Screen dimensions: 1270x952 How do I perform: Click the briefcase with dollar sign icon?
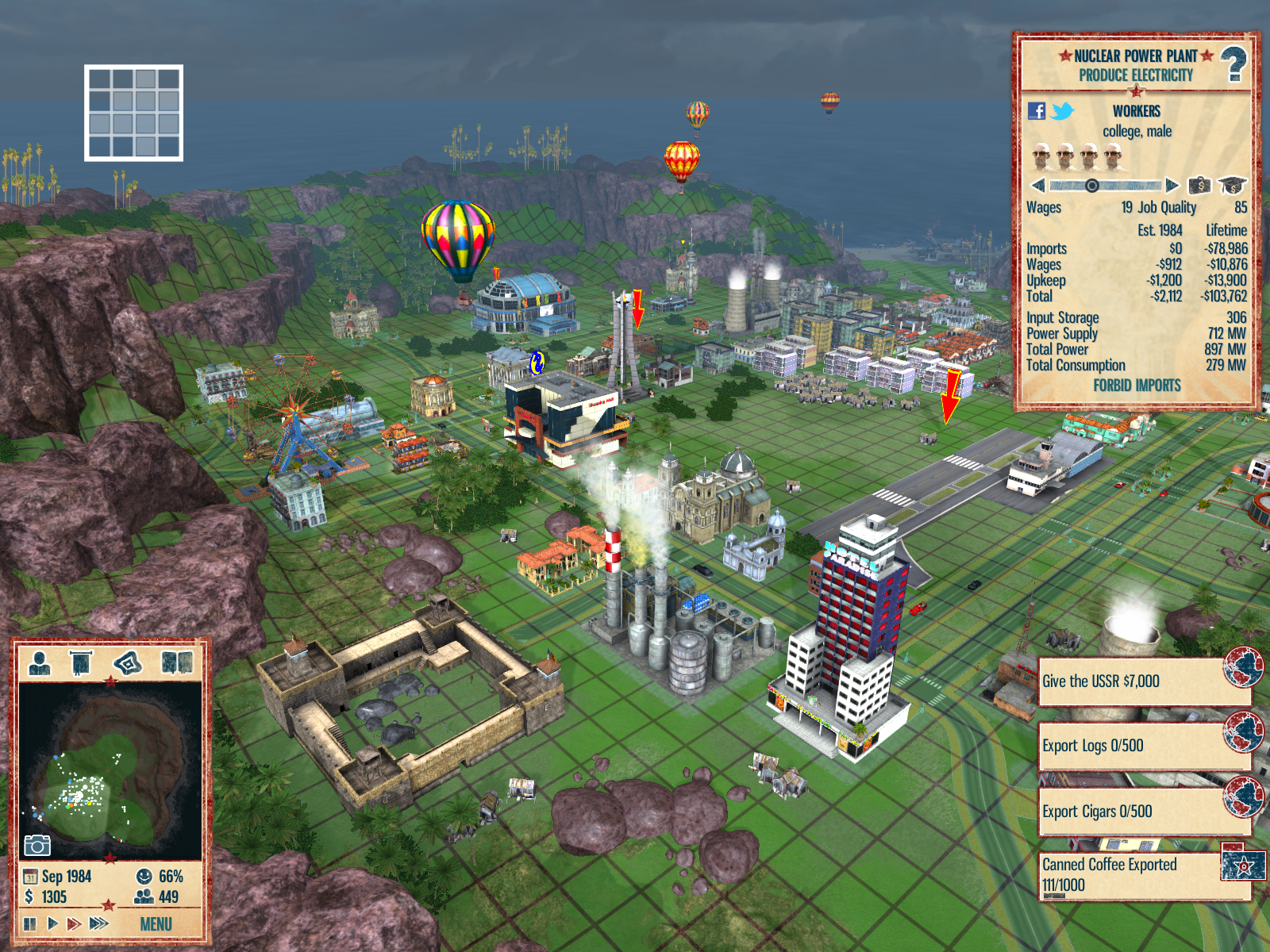tap(1199, 186)
